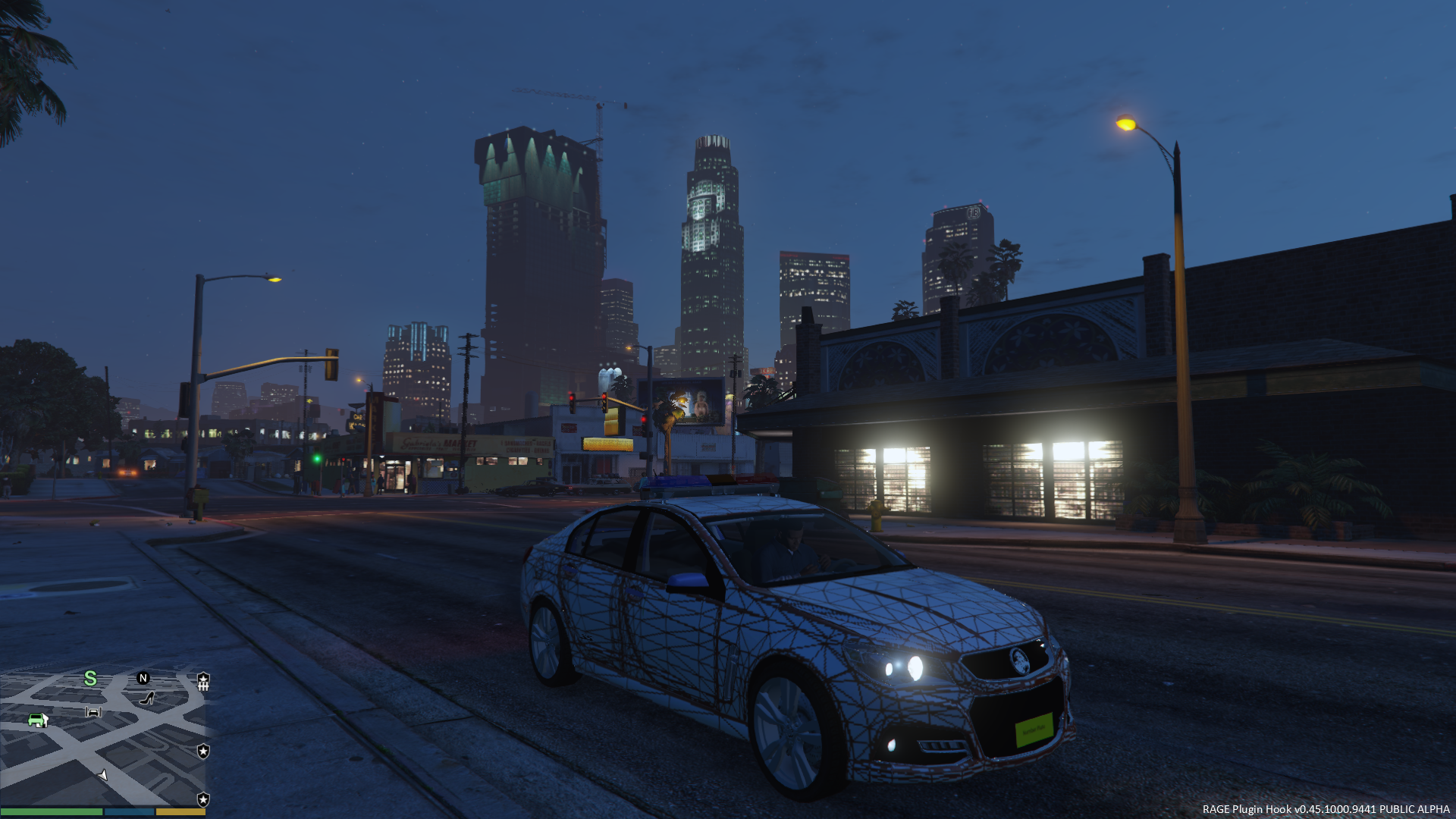
Task: Click the north compass N marker
Action: (143, 678)
